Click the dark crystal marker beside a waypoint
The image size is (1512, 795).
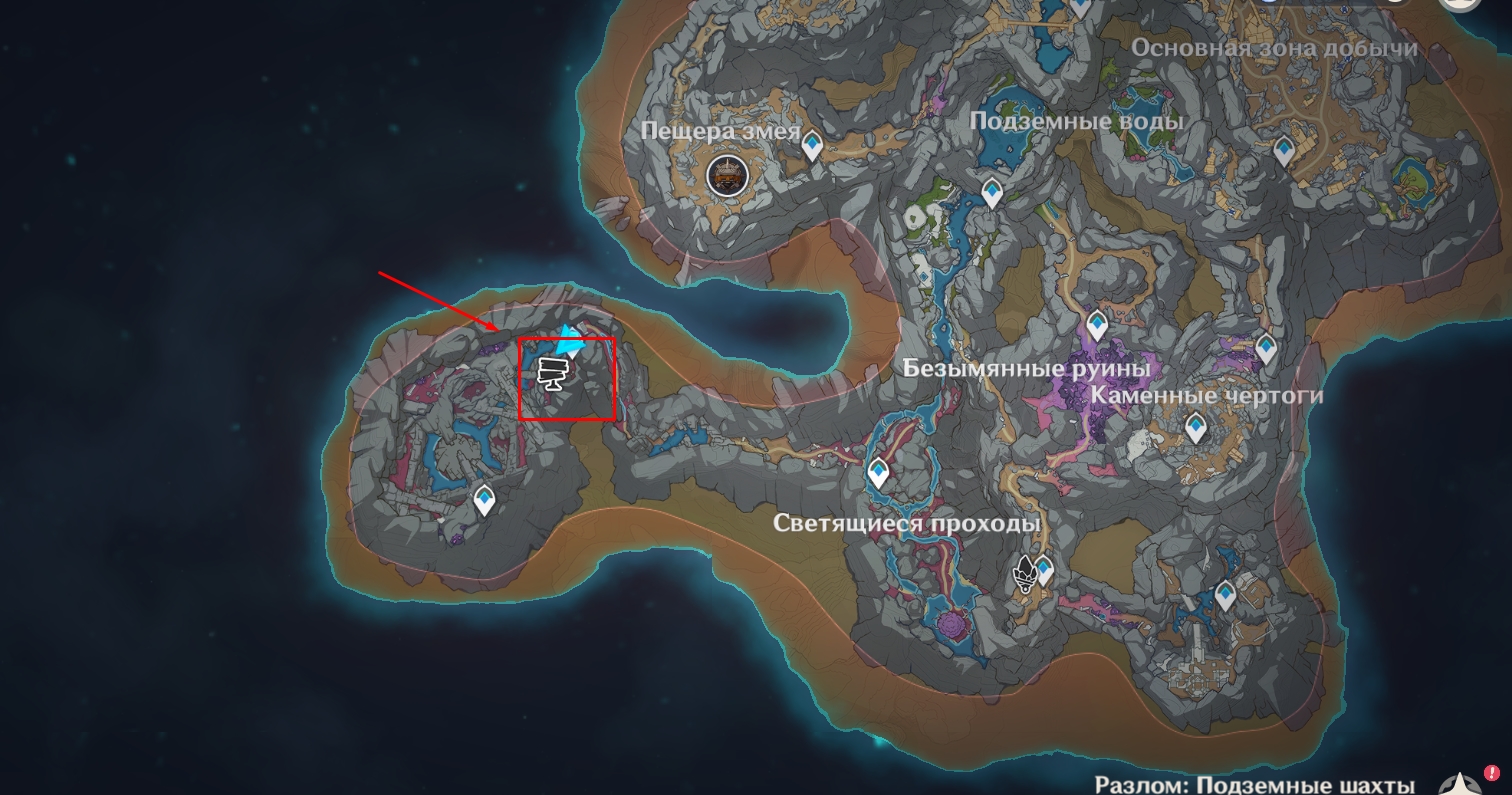[1024, 575]
